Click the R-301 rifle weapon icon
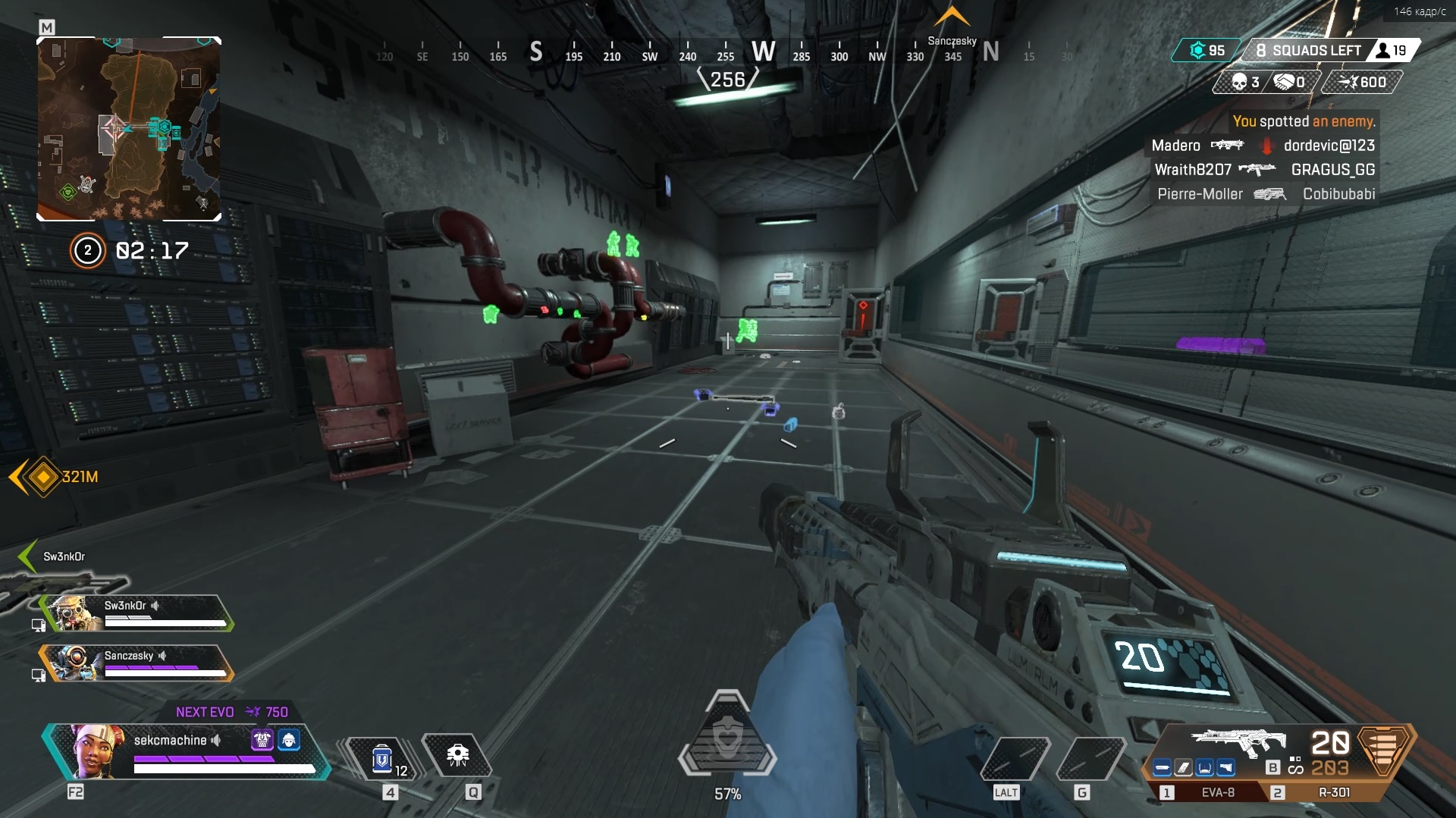The image size is (1456, 818). tap(1238, 741)
